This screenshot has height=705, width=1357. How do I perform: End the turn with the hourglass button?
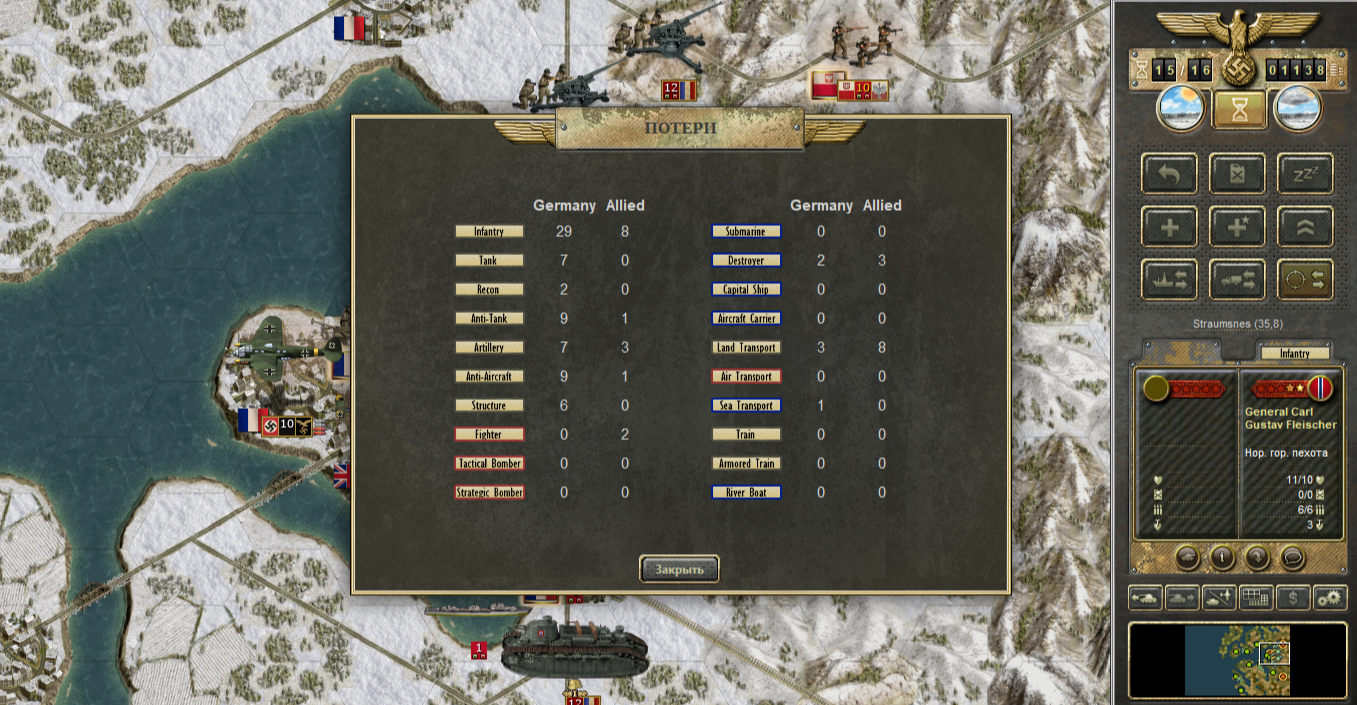[1238, 109]
